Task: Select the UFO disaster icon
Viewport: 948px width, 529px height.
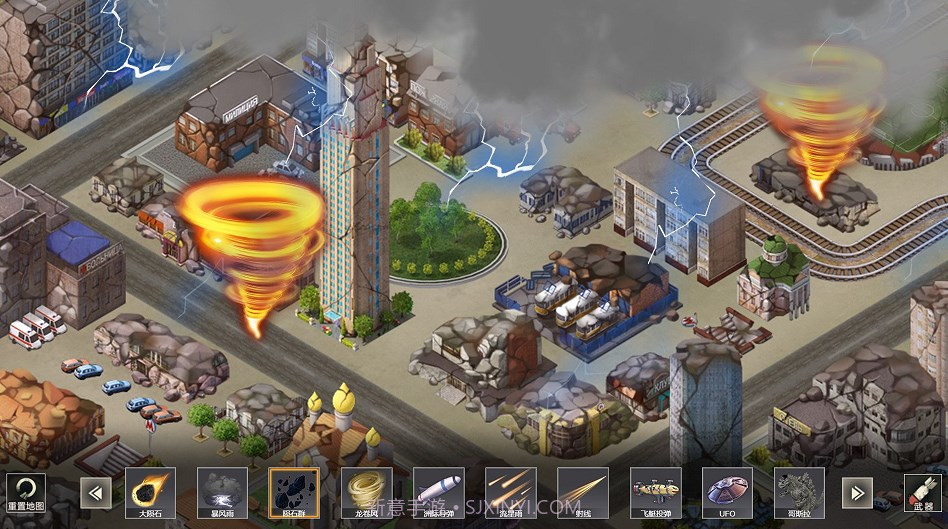Action: point(727,492)
